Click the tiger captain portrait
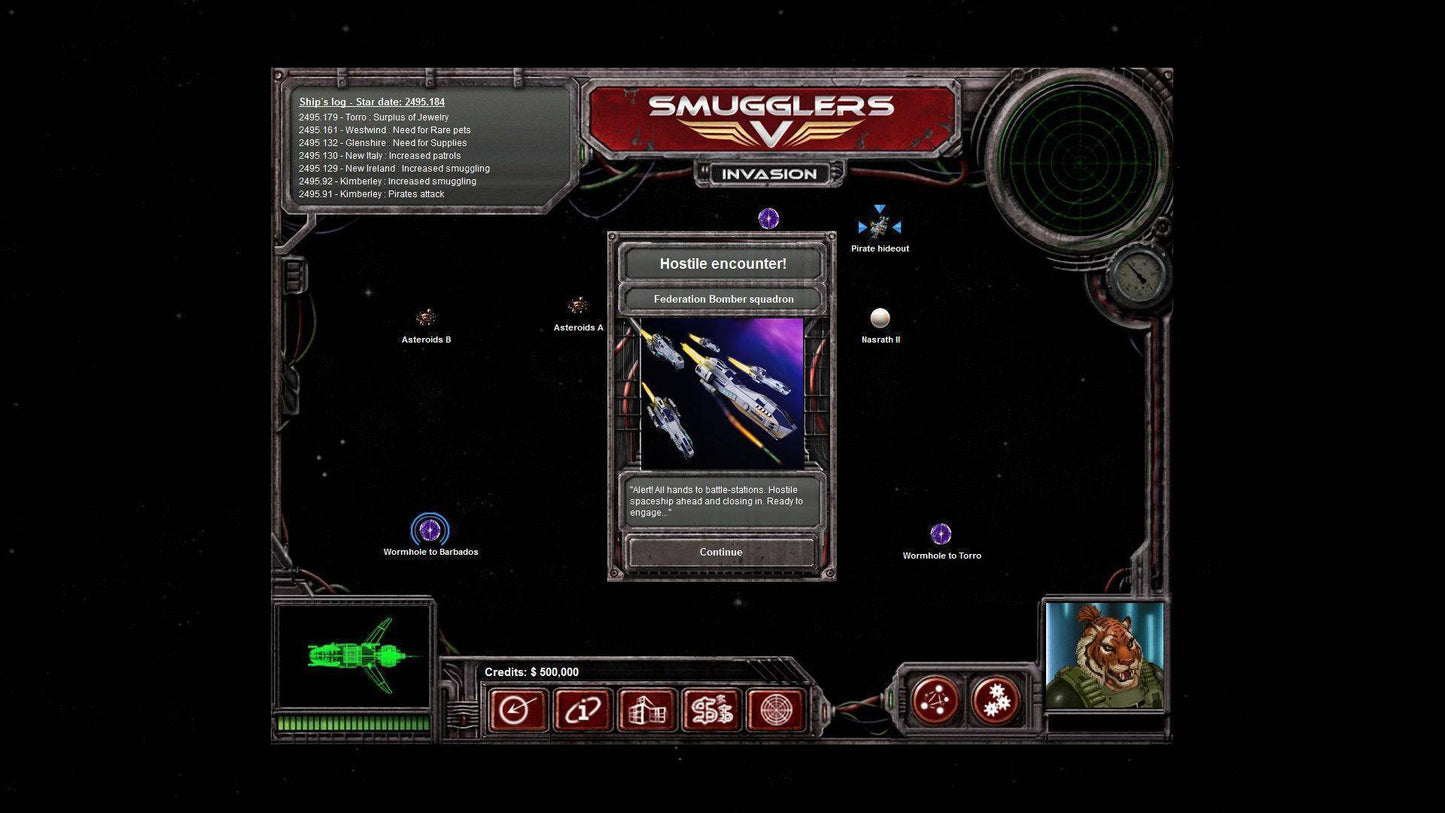The height and width of the screenshot is (813, 1445). (x=1105, y=655)
